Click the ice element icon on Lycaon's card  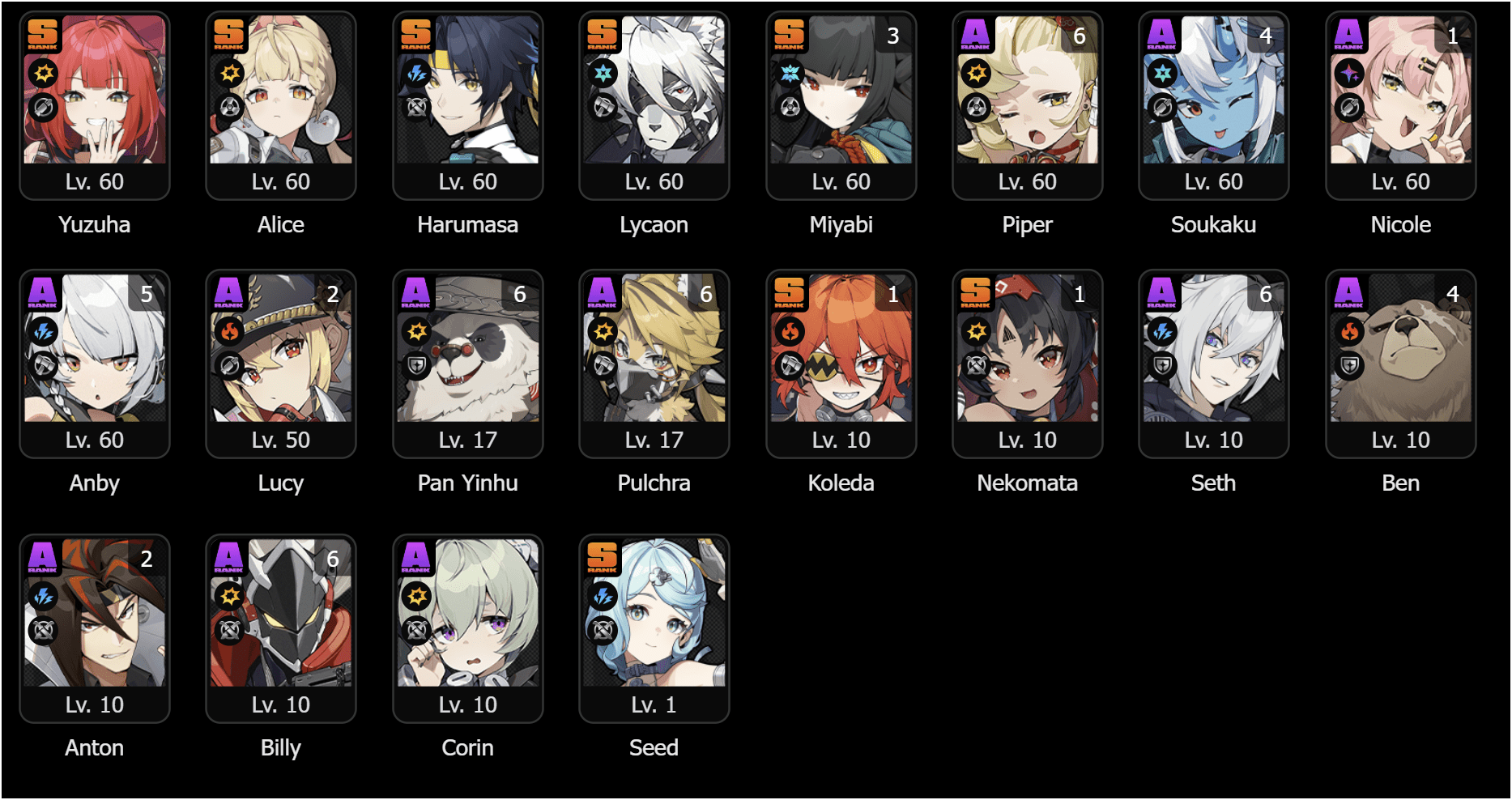[x=603, y=73]
